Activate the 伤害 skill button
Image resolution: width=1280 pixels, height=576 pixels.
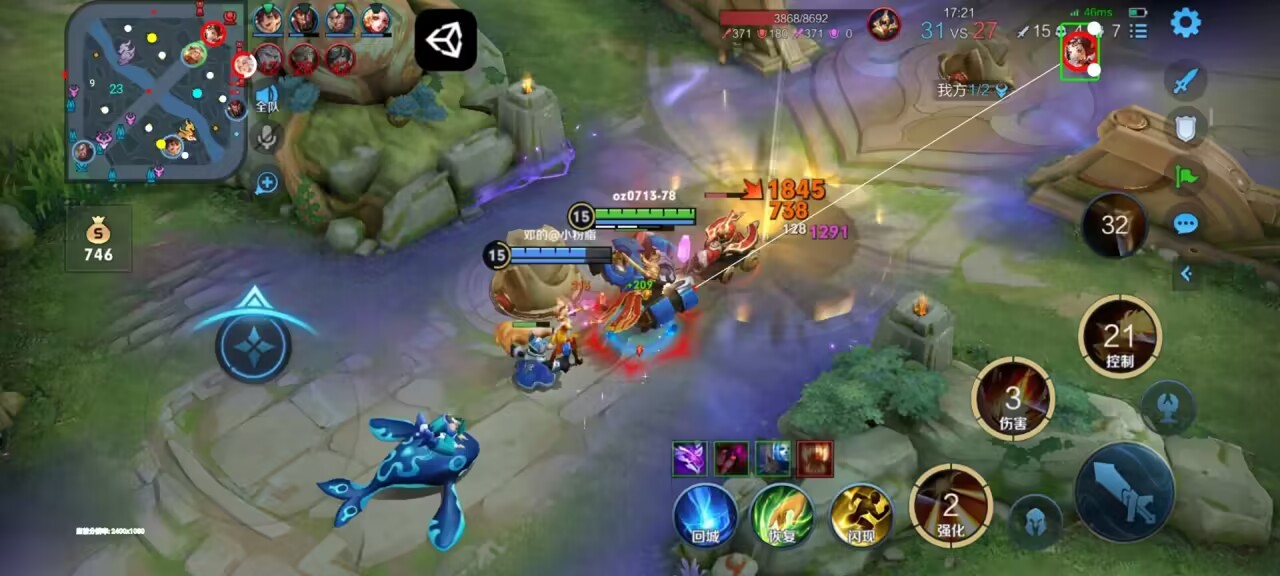click(1013, 399)
